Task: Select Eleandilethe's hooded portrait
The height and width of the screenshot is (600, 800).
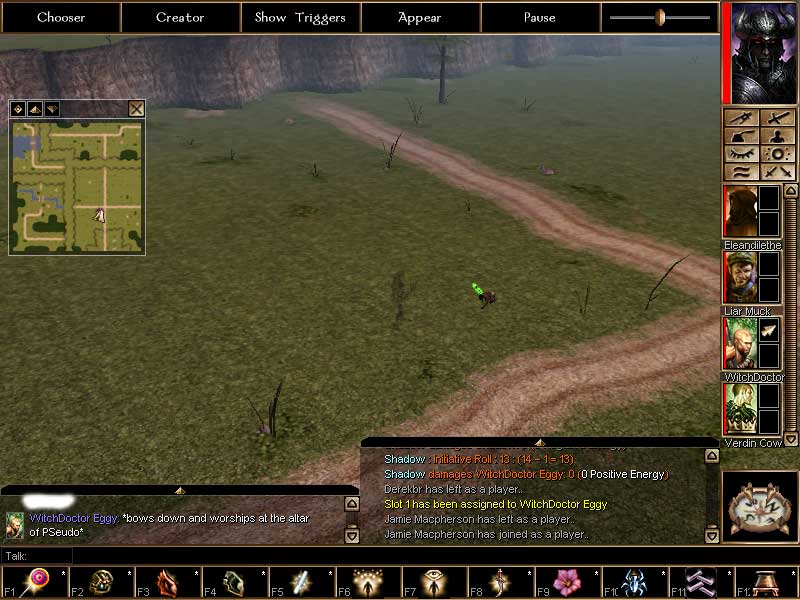Action: [x=740, y=212]
